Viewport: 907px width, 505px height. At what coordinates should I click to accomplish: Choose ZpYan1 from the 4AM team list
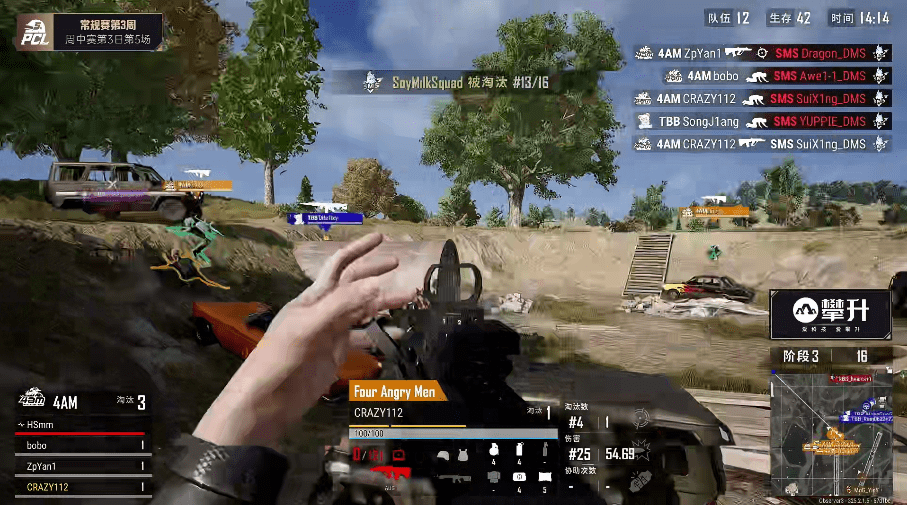coord(80,466)
